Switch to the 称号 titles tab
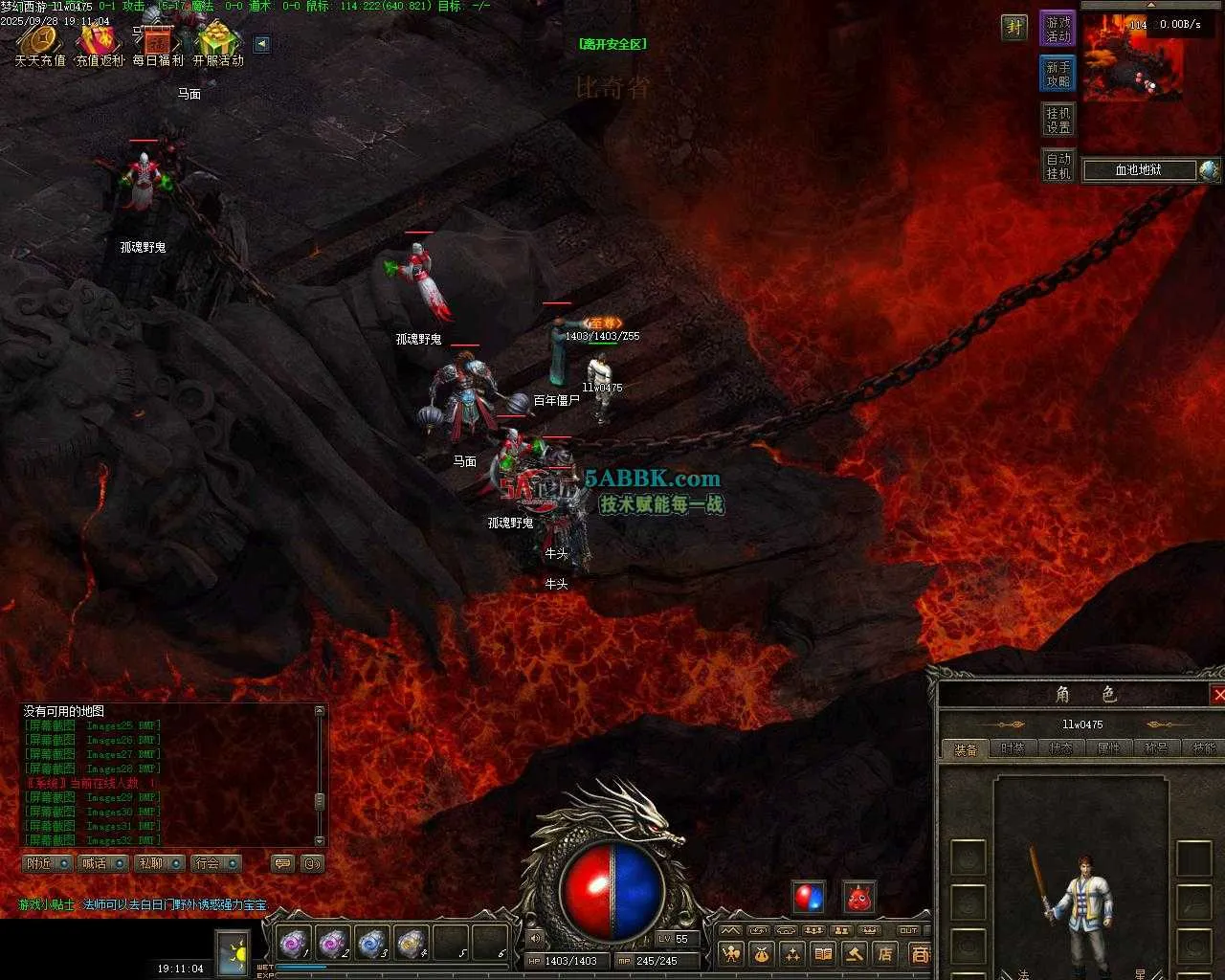 pyautogui.click(x=1156, y=748)
